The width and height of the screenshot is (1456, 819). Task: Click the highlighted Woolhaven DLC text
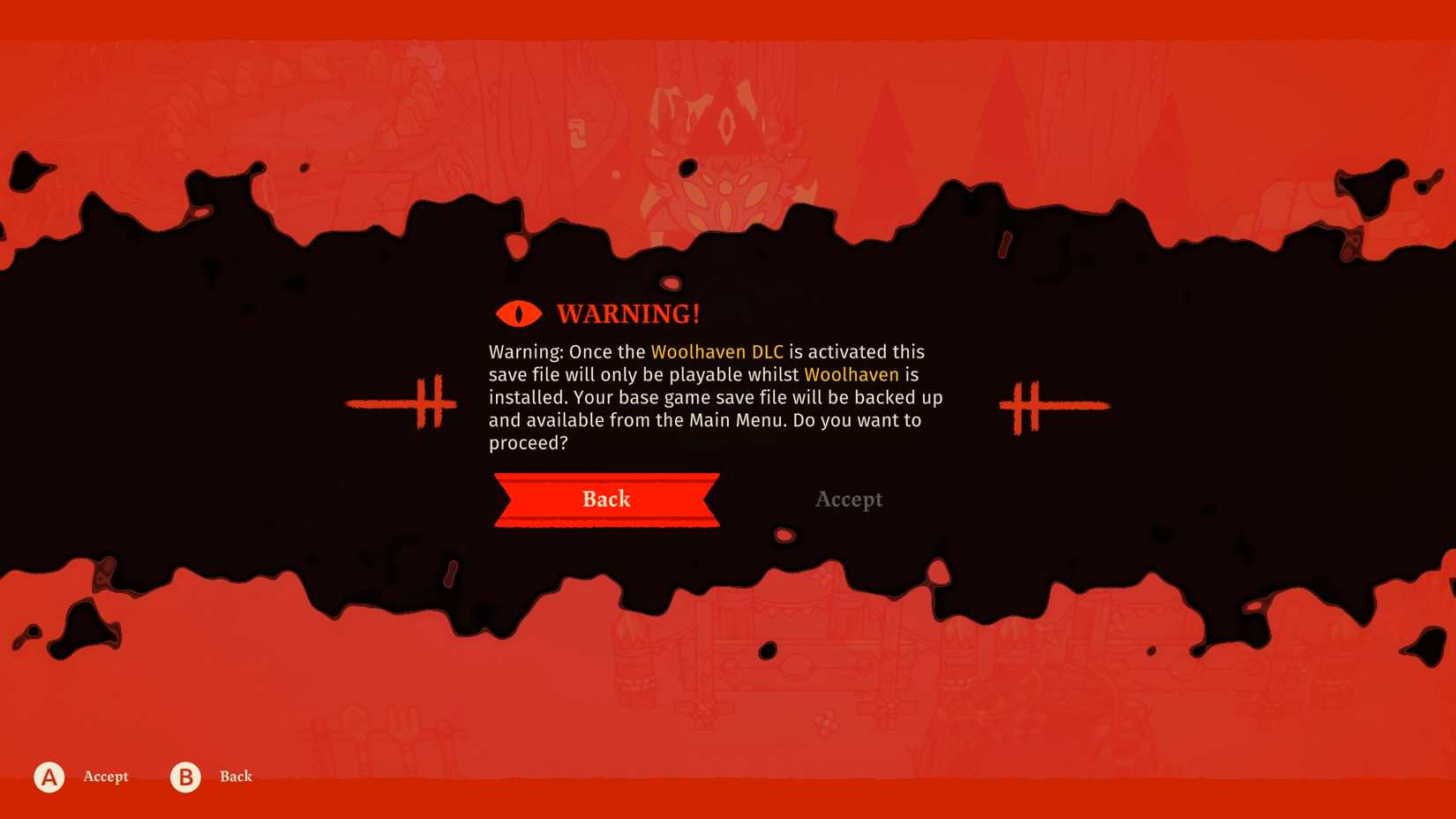click(717, 351)
